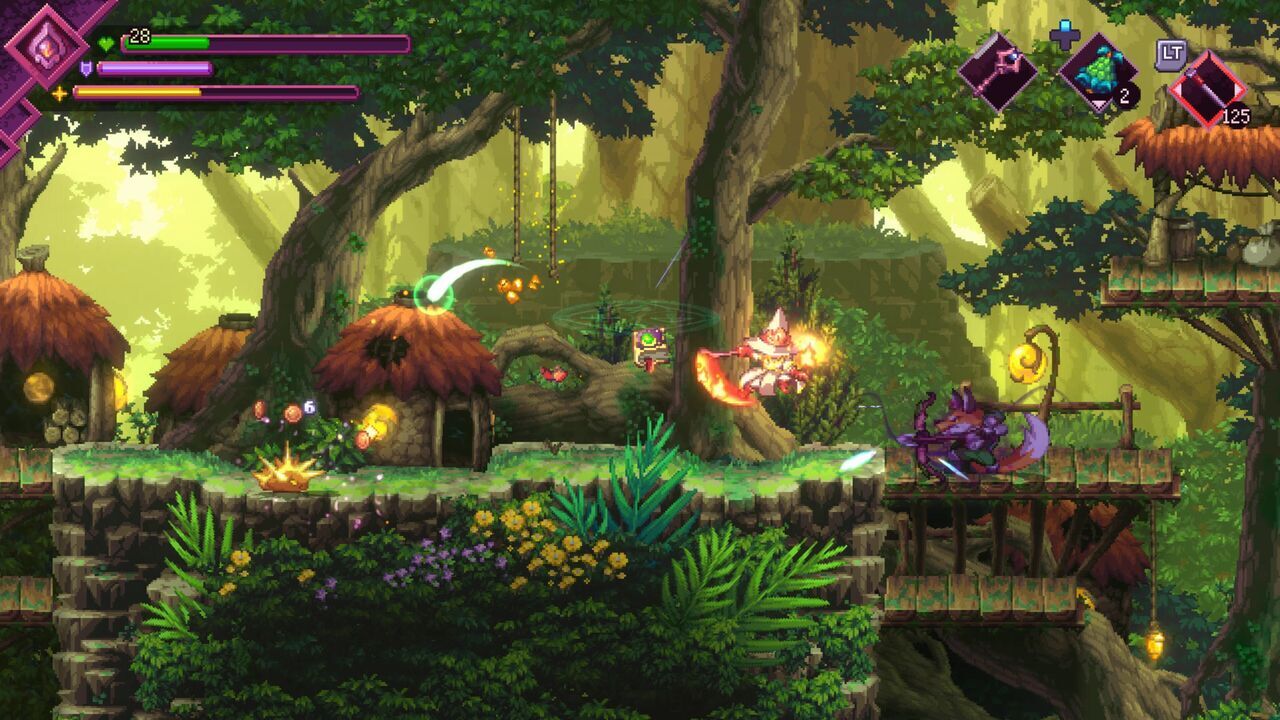Click the plus icon between equipped item slots
This screenshot has height=720, width=1280.
(x=1063, y=35)
